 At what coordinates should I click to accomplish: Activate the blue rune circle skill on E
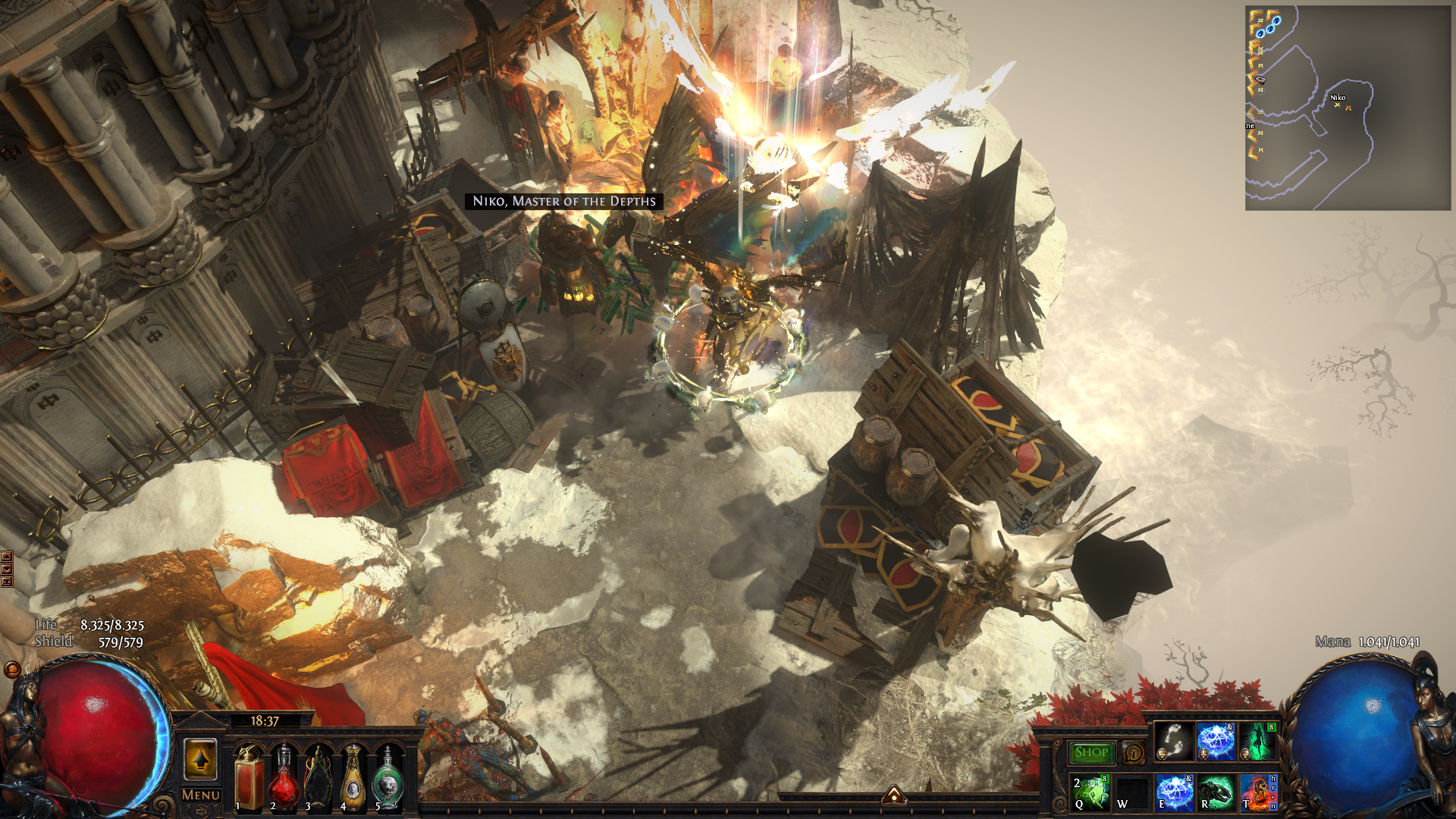pos(1175,792)
